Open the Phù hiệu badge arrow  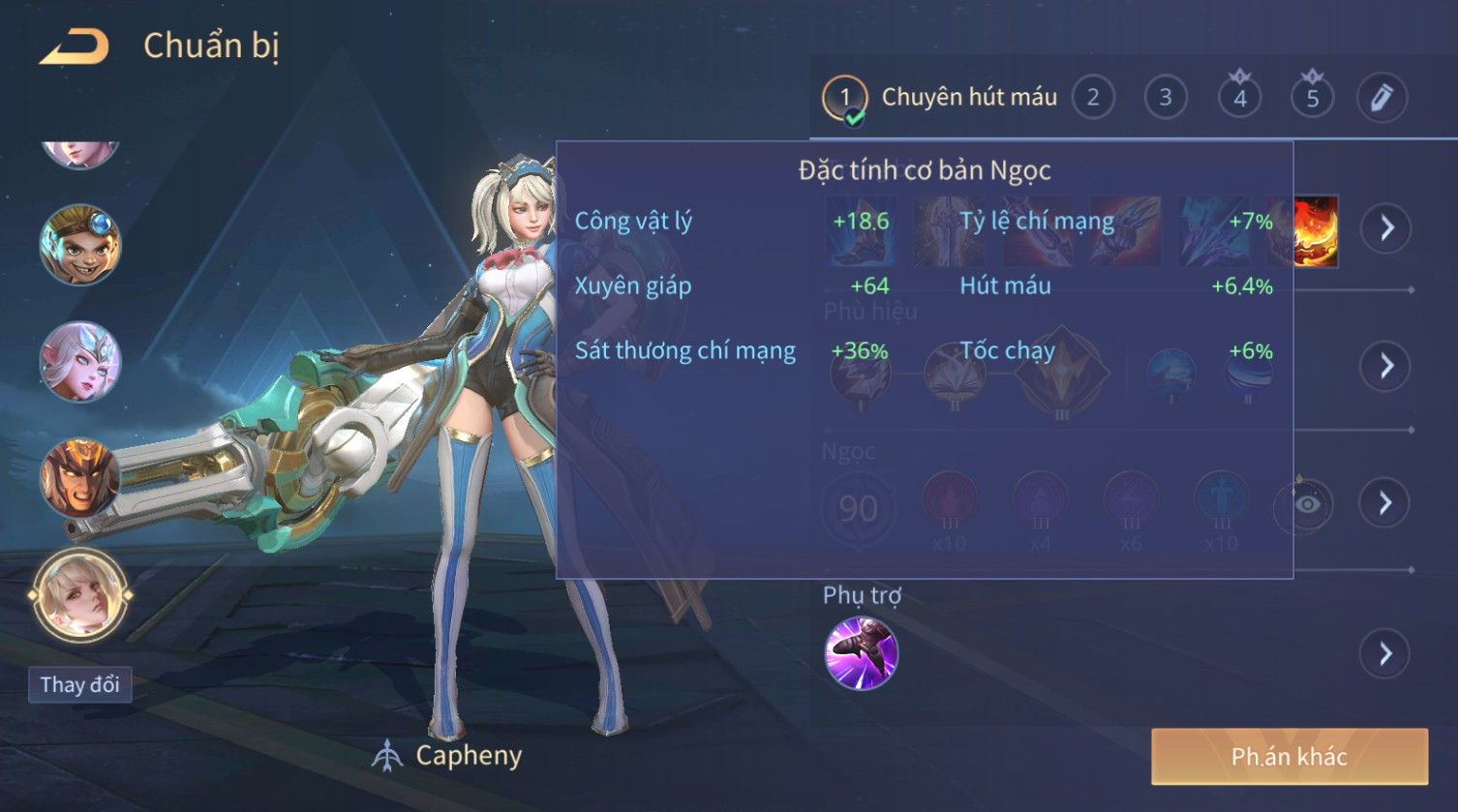[1386, 366]
